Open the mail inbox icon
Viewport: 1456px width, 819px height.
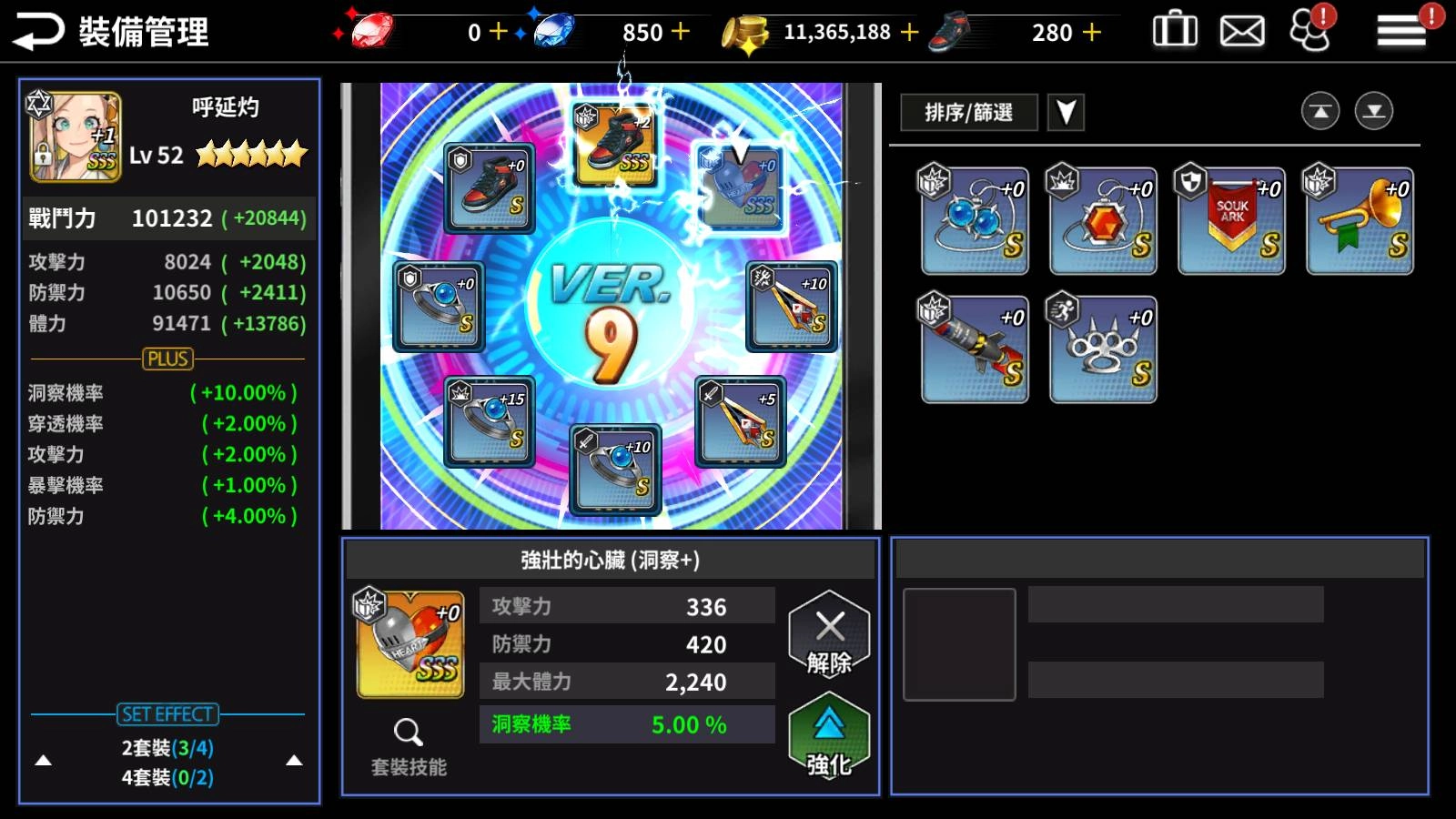1240,29
